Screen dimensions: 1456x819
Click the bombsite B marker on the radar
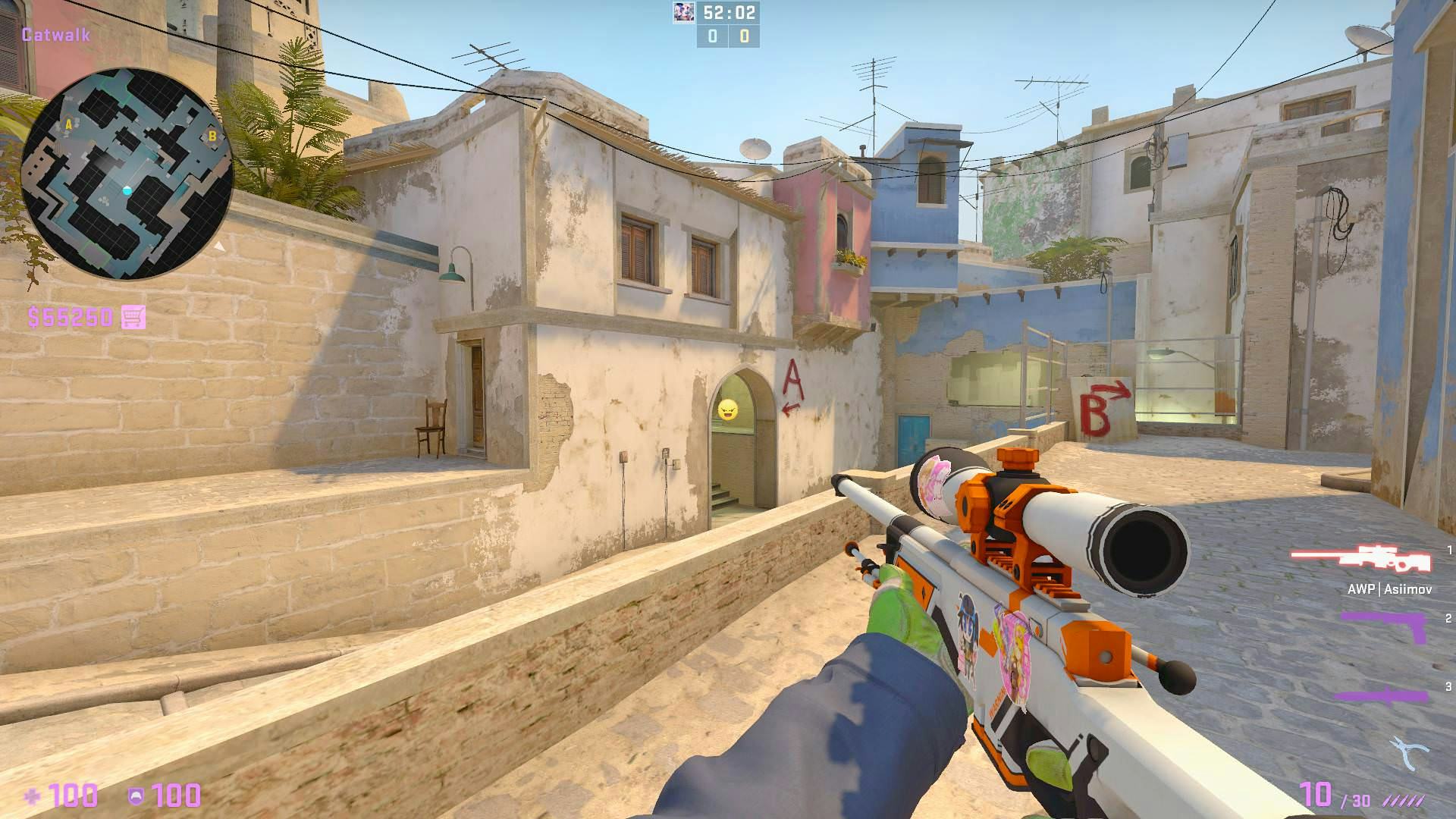214,136
